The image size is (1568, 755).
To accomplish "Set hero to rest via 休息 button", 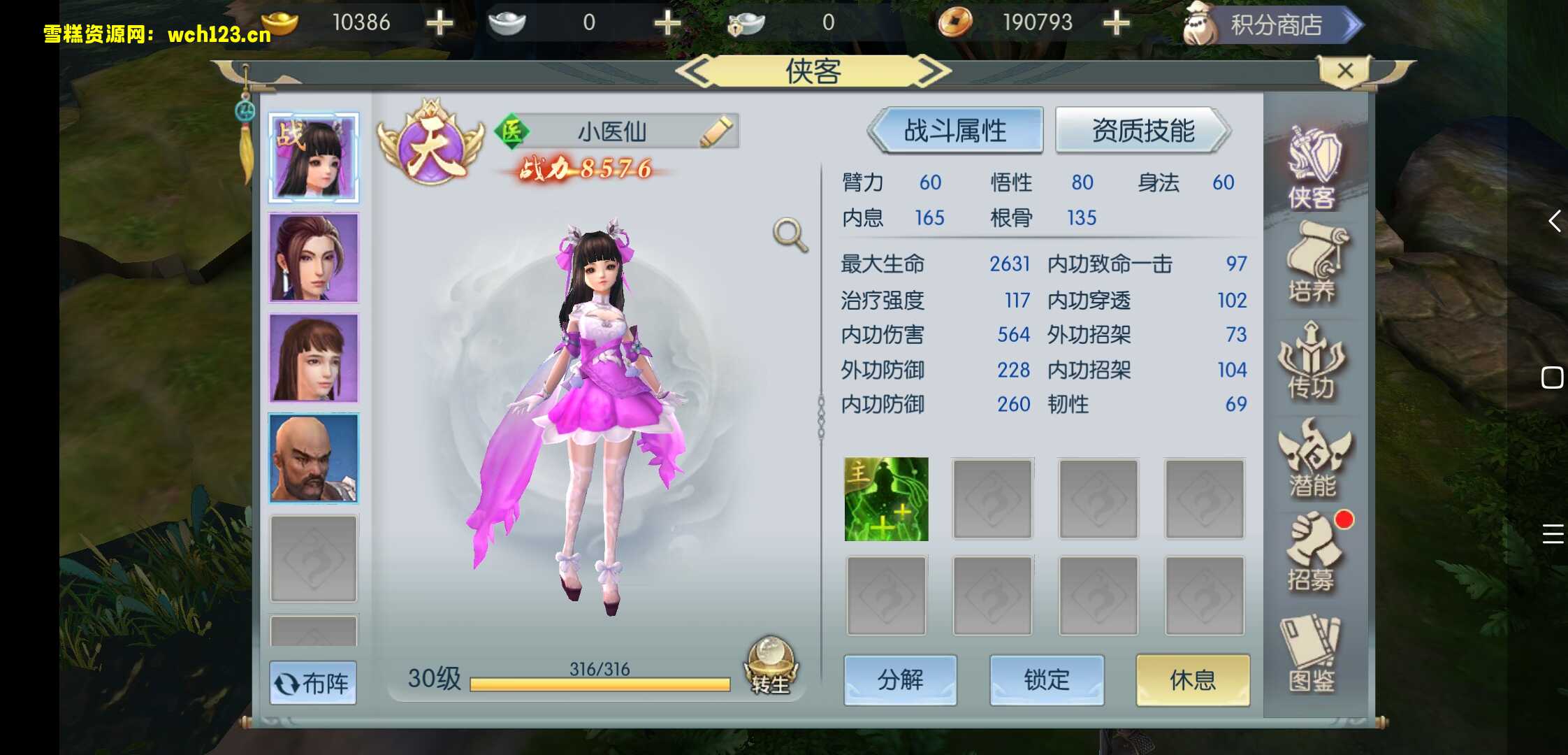I will 1193,679.
